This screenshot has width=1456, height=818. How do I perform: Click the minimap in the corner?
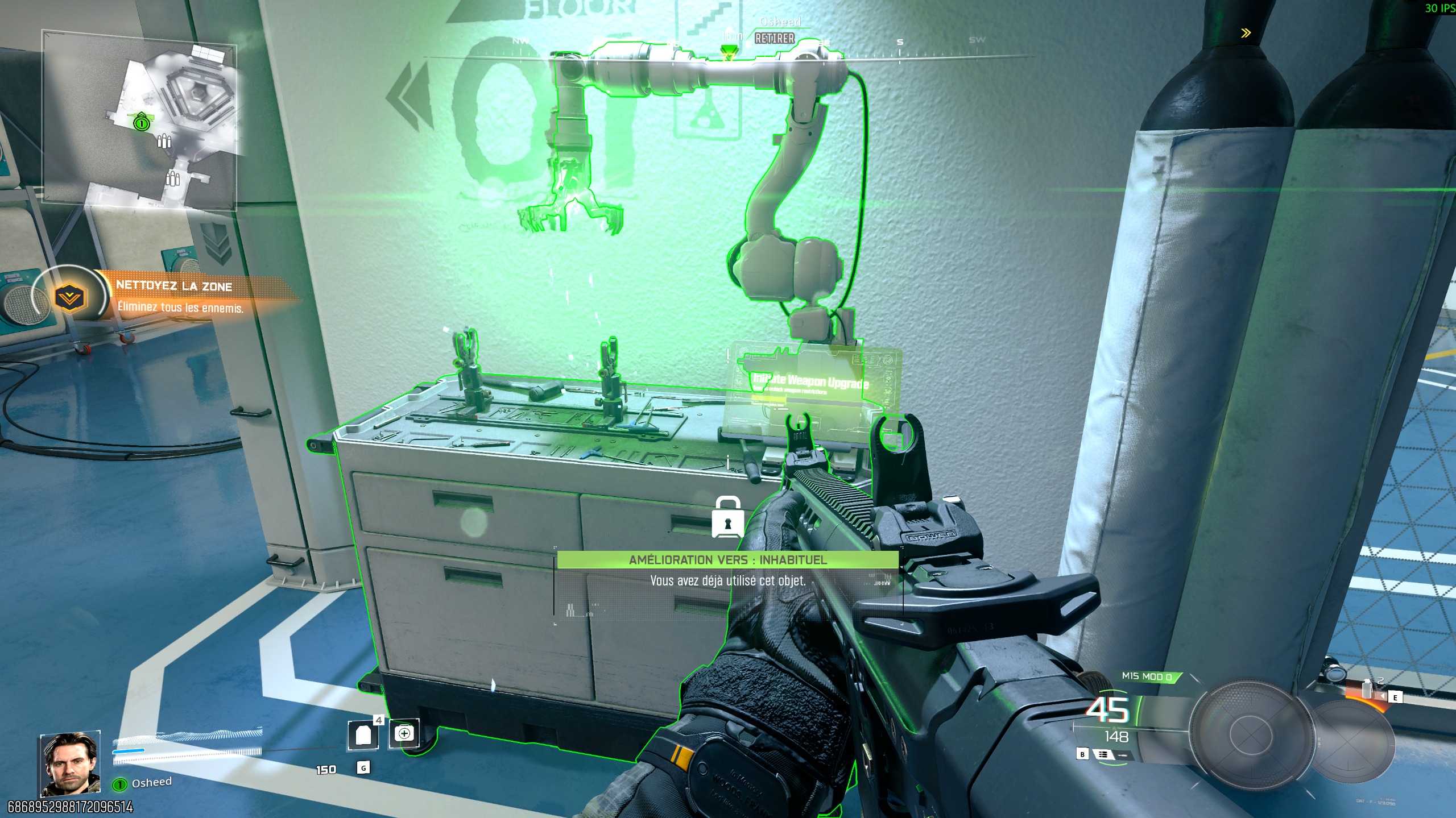(140, 121)
